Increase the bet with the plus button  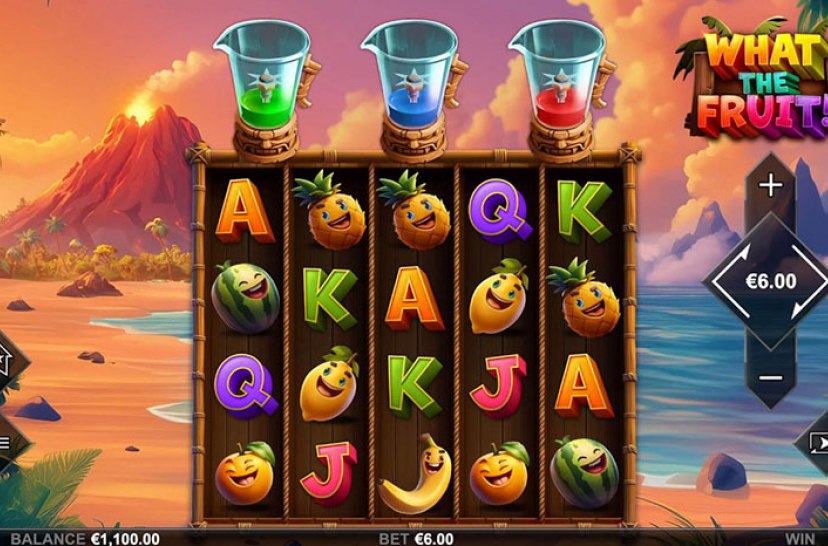point(770,186)
